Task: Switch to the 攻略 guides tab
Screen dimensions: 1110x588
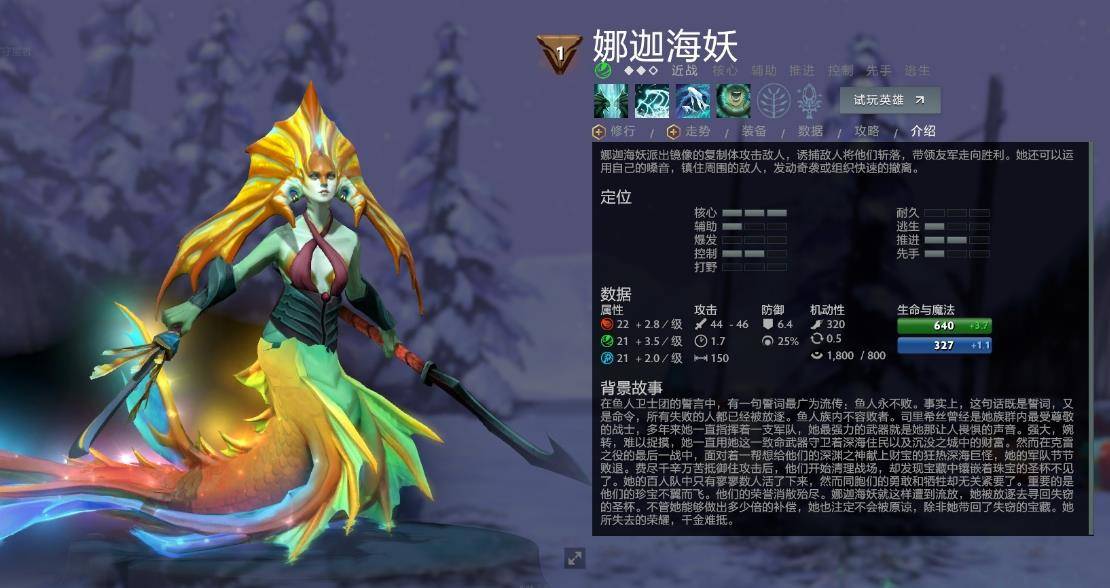Action: click(866, 131)
